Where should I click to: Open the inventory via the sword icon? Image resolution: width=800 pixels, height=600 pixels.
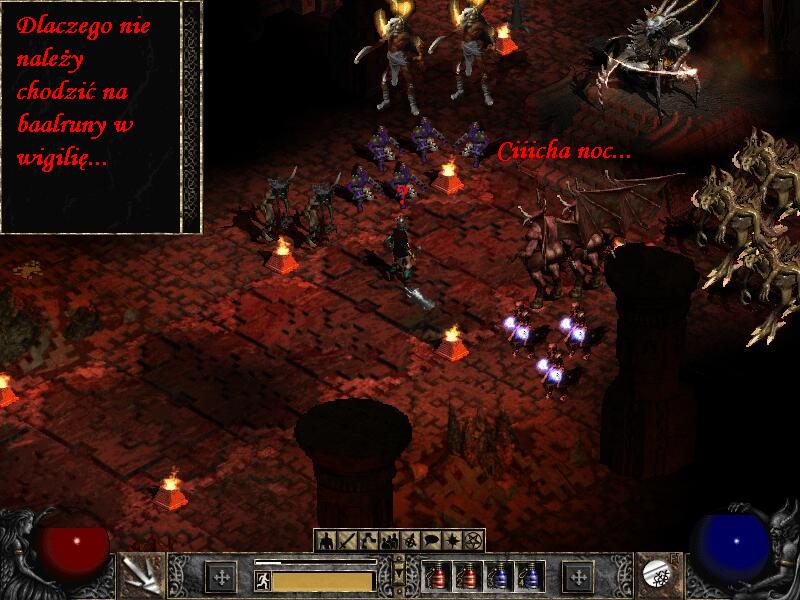[345, 541]
